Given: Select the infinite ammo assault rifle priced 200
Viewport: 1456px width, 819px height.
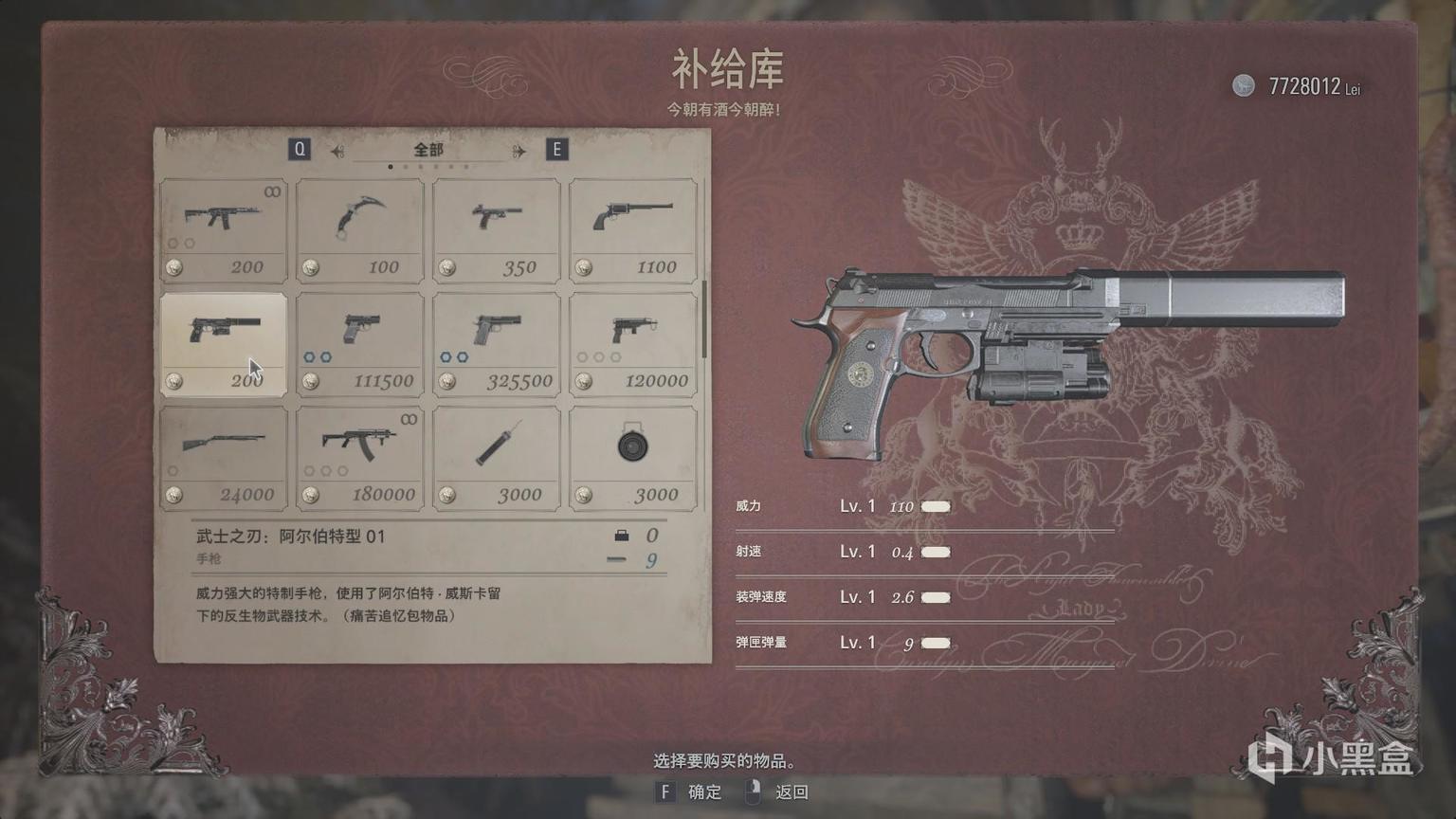Looking at the screenshot, I should pos(223,227).
